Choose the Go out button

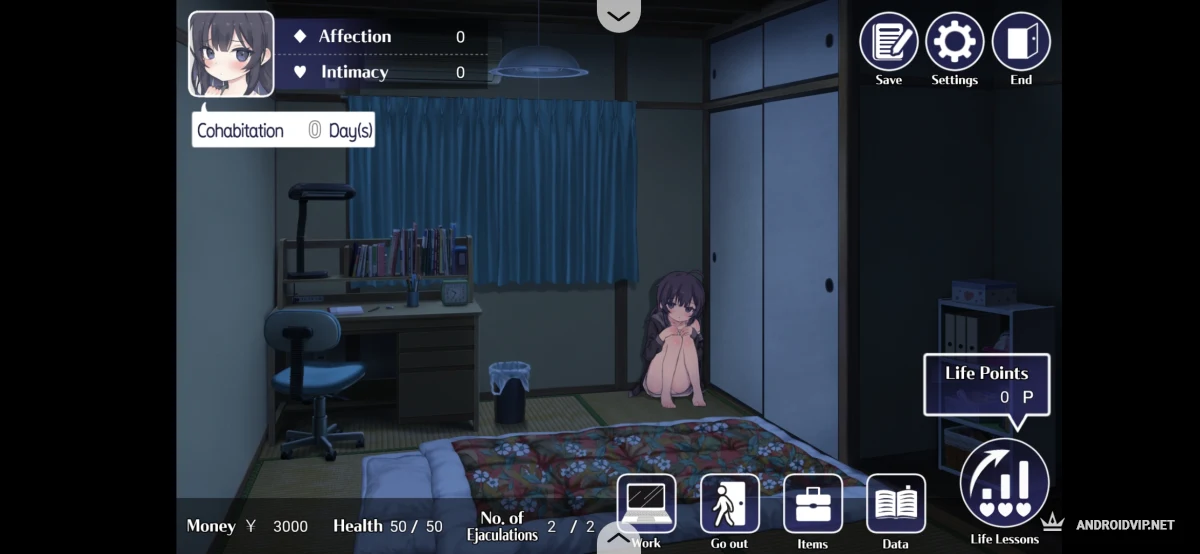click(729, 504)
